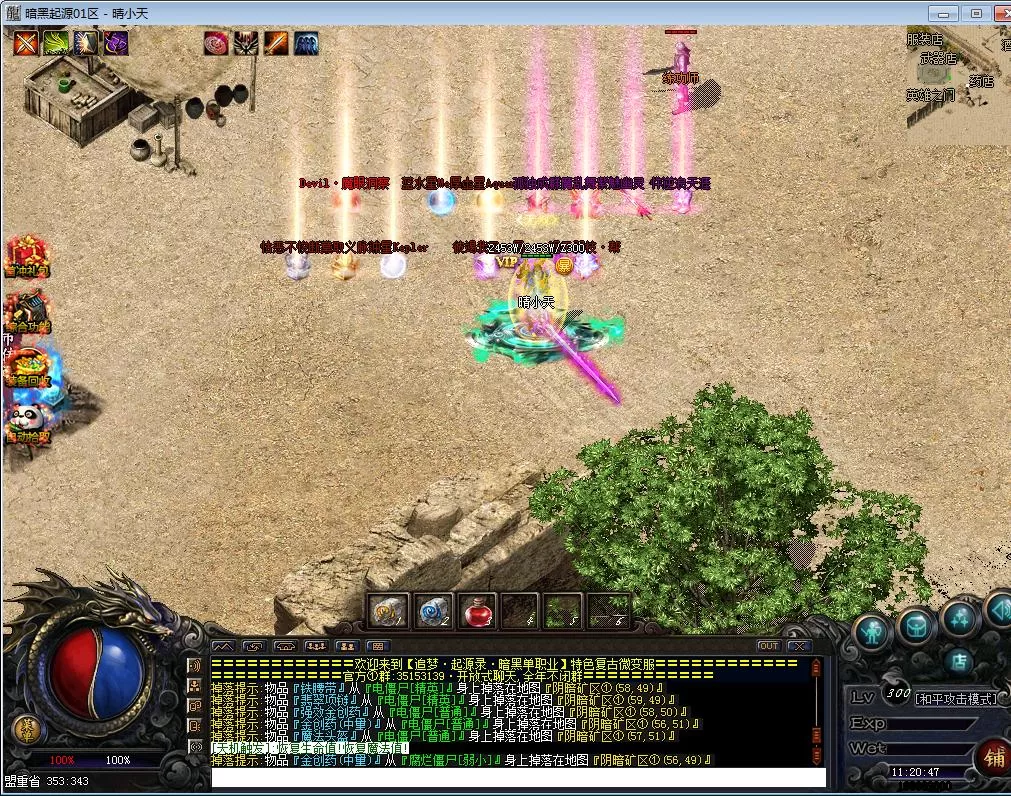Click the red spiral buff icon
Image resolution: width=1011 pixels, height=796 pixels.
pos(216,43)
